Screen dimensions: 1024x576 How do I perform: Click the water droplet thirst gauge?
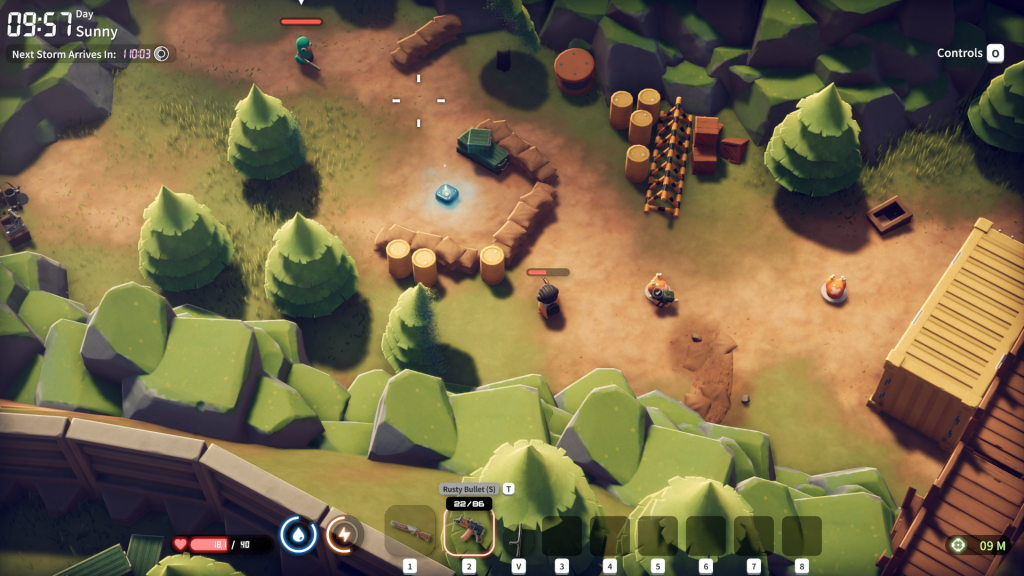(x=298, y=534)
